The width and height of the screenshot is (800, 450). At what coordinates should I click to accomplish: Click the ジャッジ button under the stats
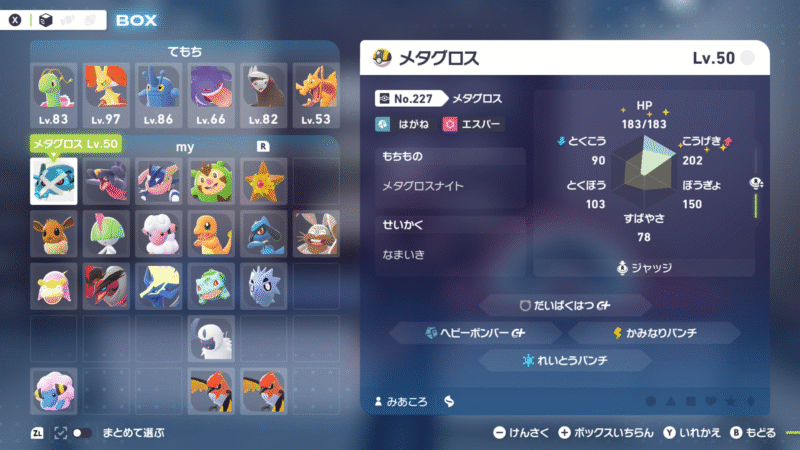650,267
